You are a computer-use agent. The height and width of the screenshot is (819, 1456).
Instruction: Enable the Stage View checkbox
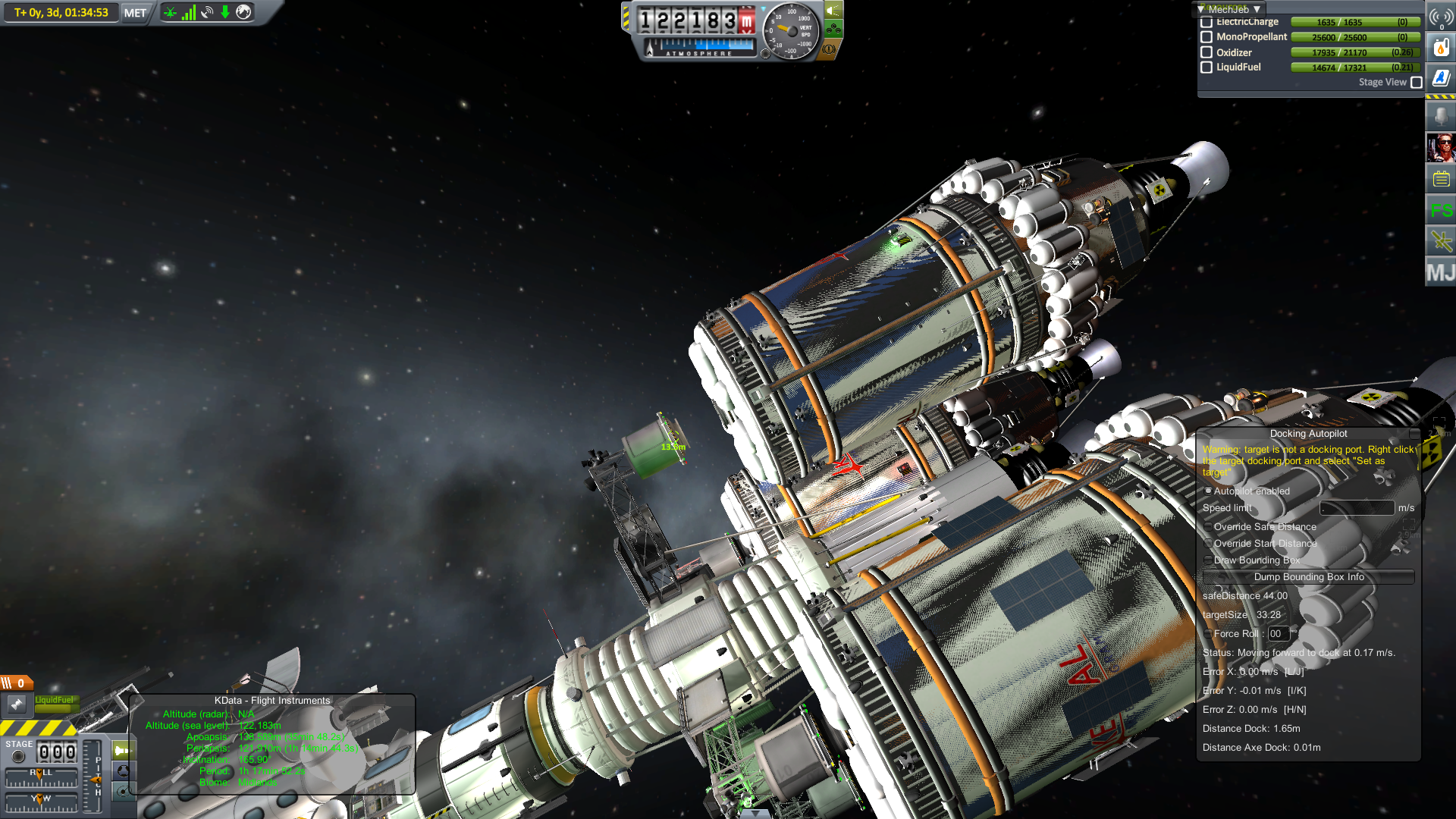(1417, 83)
